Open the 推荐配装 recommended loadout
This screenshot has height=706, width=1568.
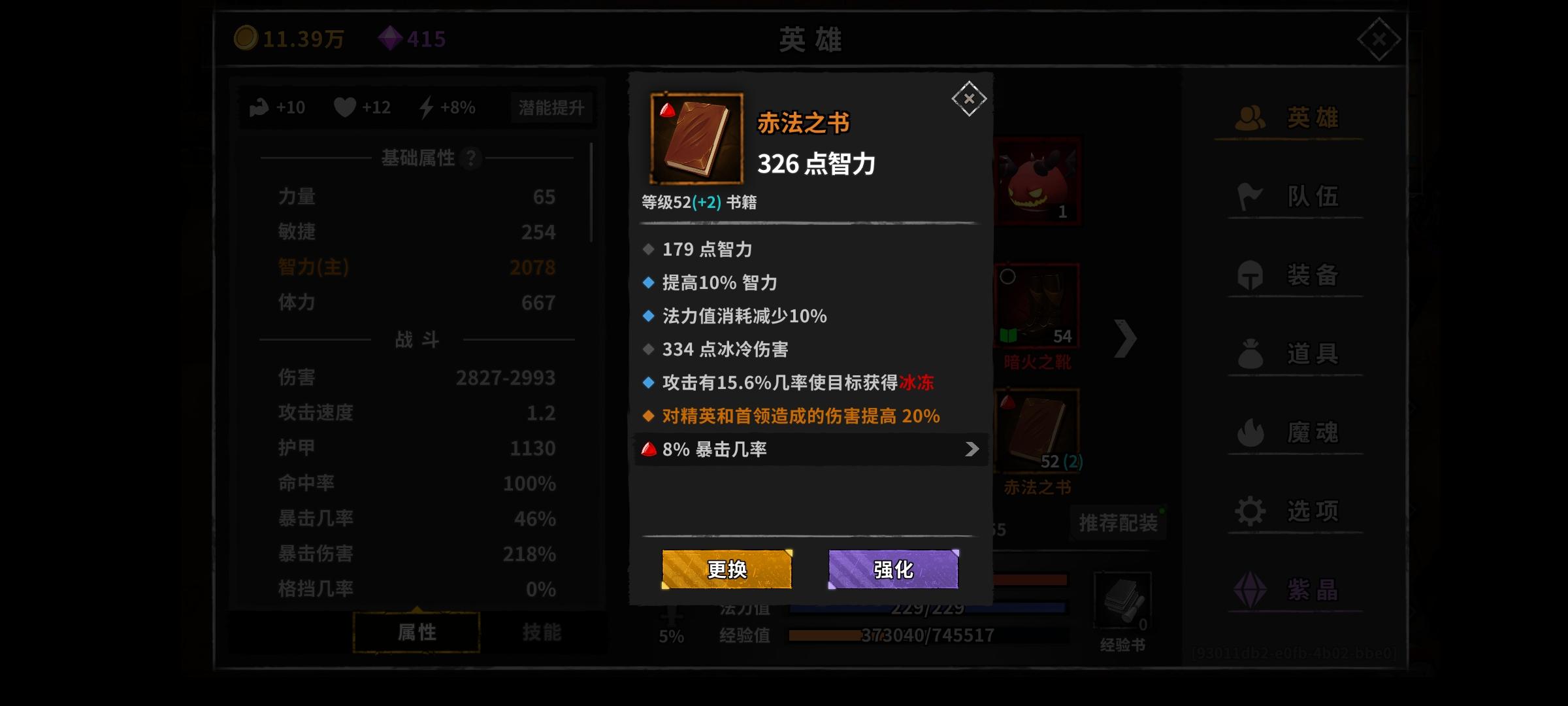click(x=1117, y=524)
